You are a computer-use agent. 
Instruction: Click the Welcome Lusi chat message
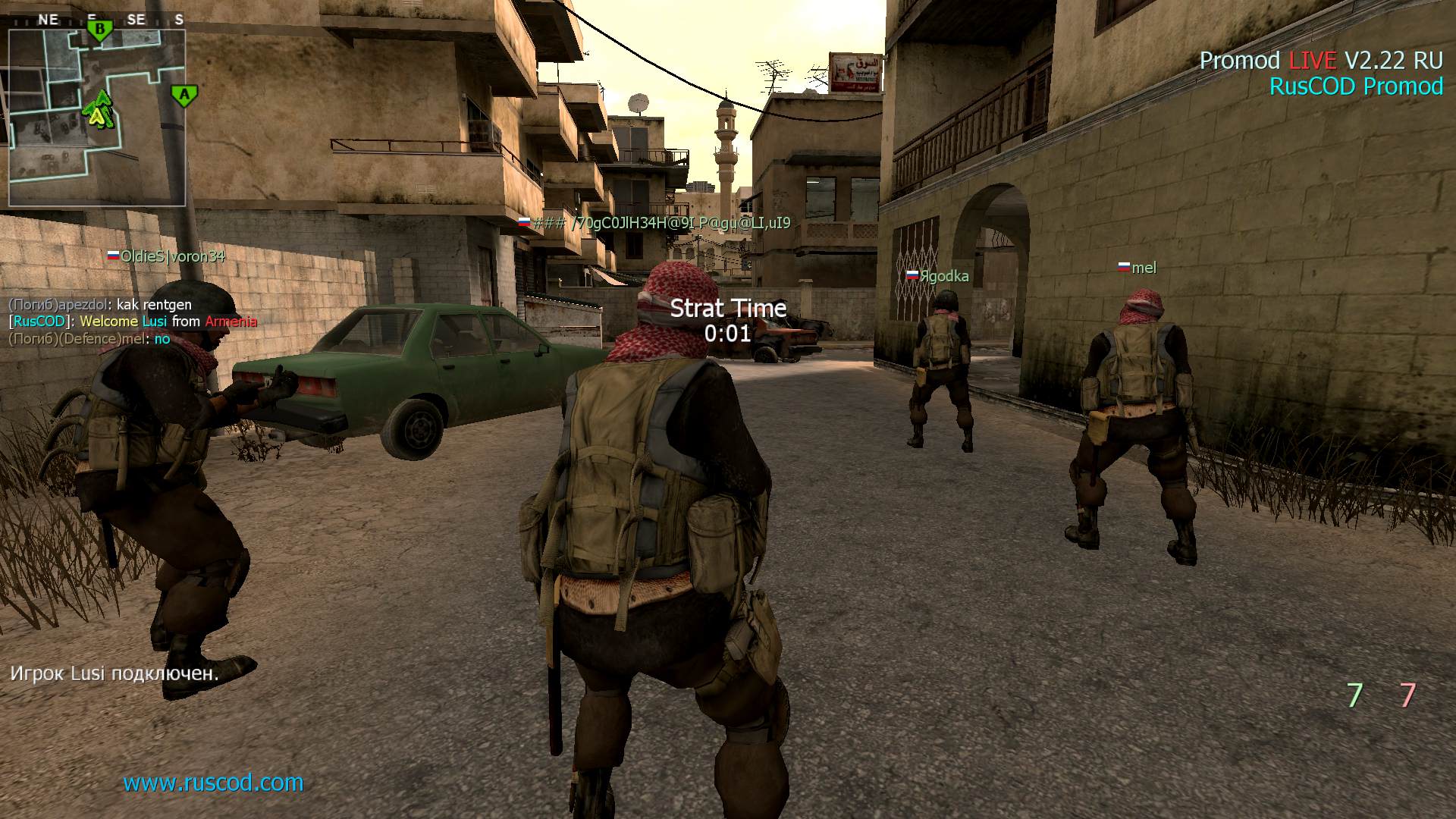133,321
